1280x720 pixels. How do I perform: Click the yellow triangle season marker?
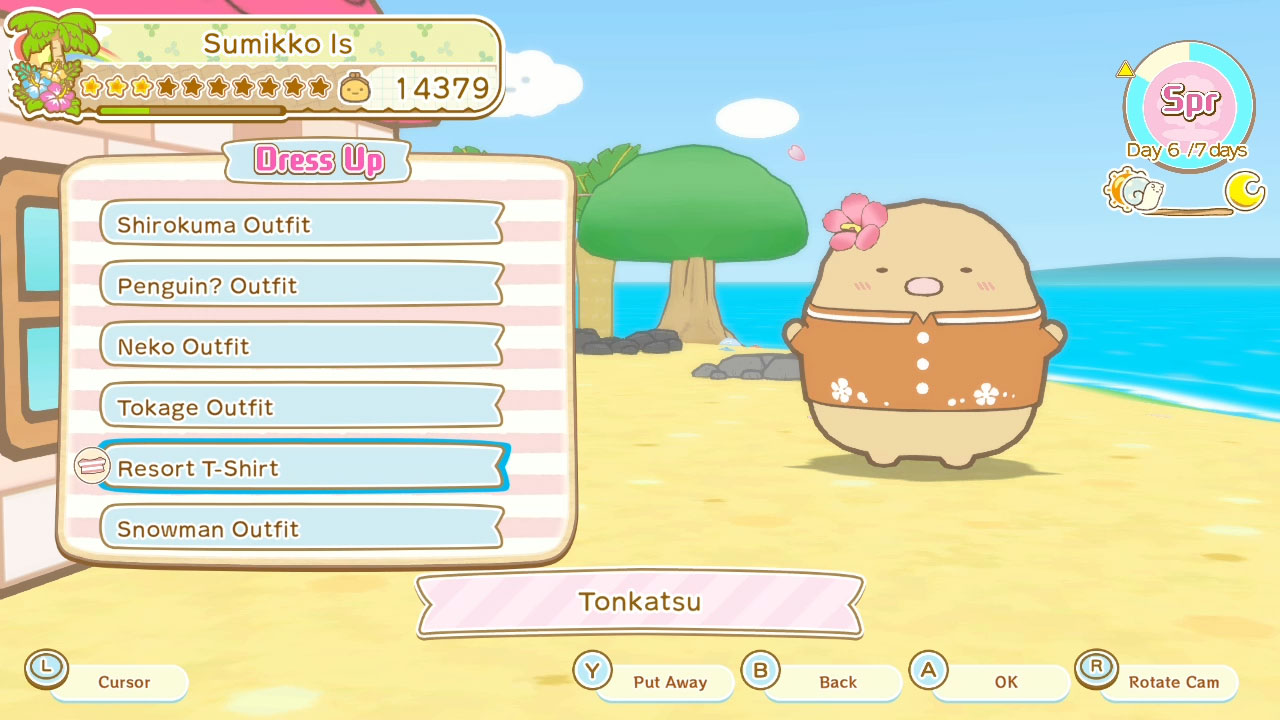[x=1125, y=69]
